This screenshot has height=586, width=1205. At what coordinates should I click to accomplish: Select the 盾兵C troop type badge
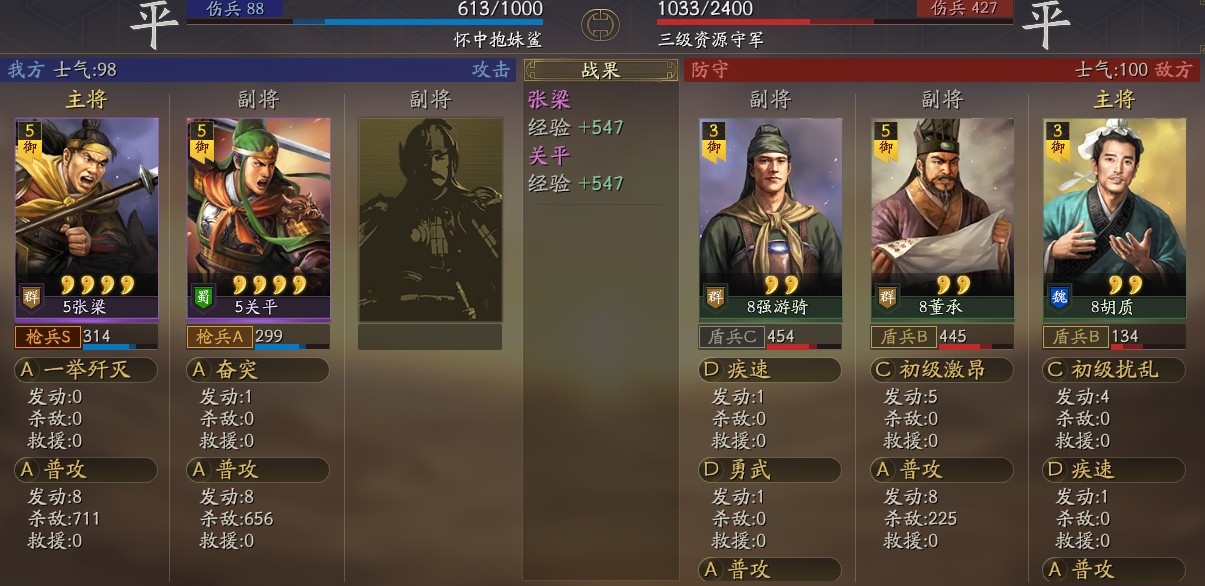(731, 337)
